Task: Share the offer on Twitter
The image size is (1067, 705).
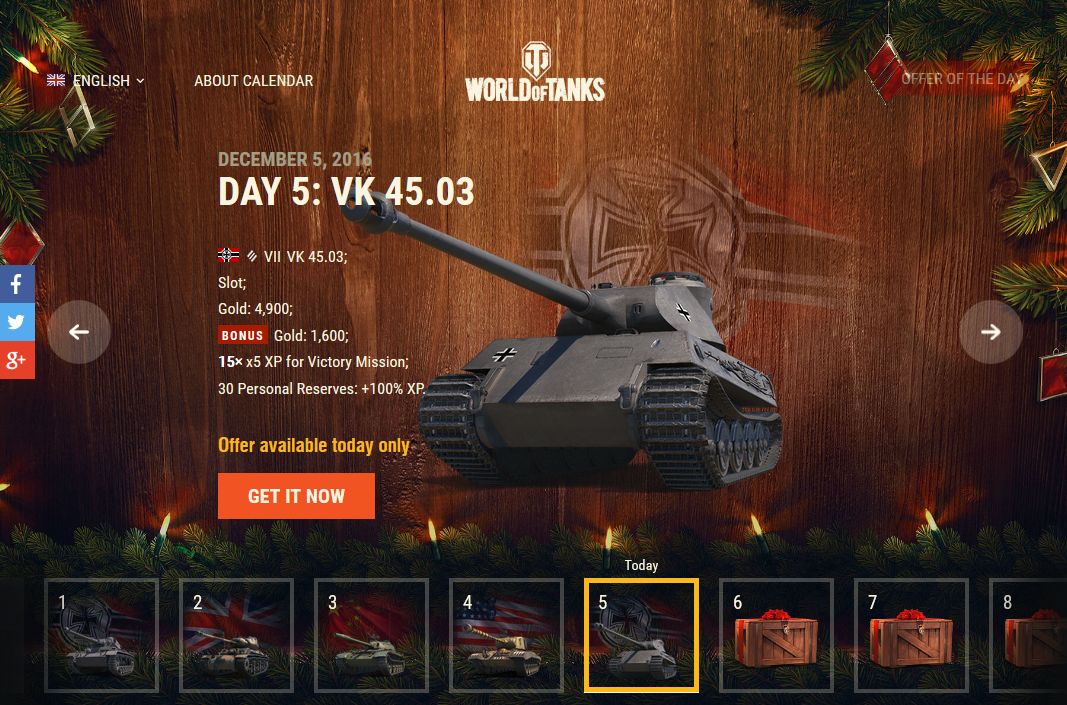Action: click(17, 322)
